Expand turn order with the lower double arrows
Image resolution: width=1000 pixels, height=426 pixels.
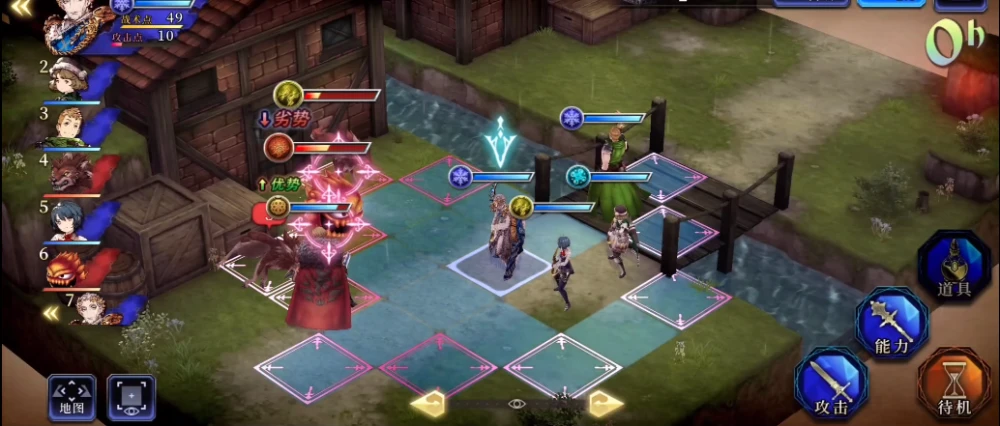(48, 313)
